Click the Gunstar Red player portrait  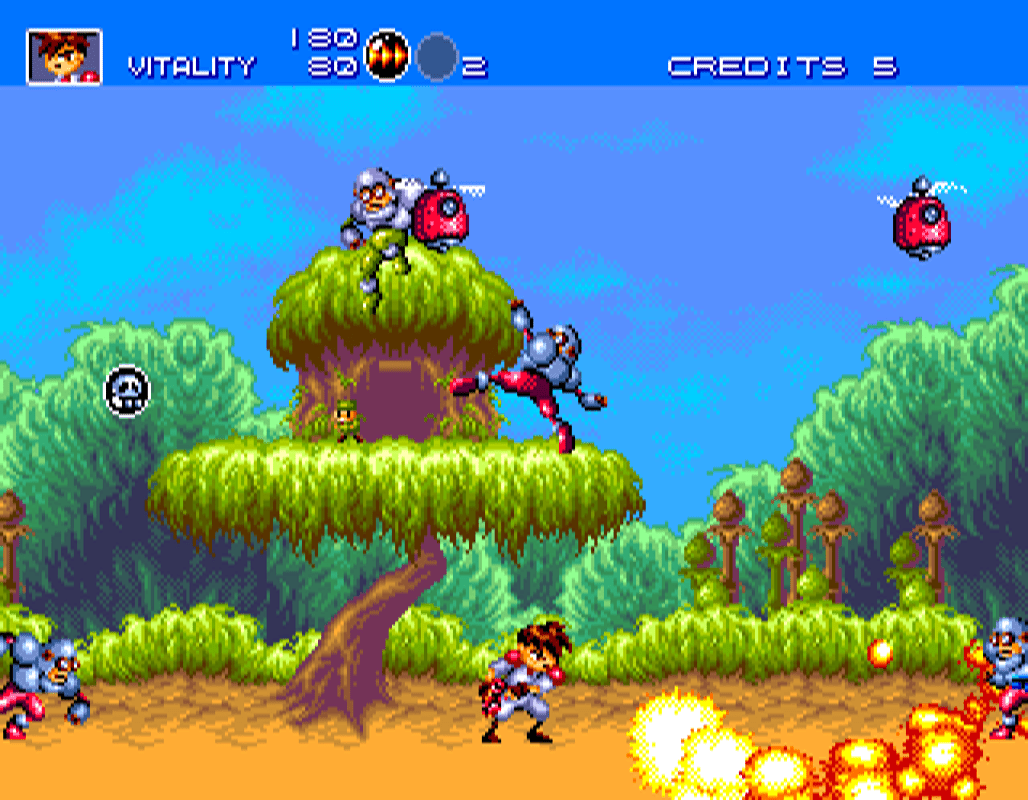[64, 56]
